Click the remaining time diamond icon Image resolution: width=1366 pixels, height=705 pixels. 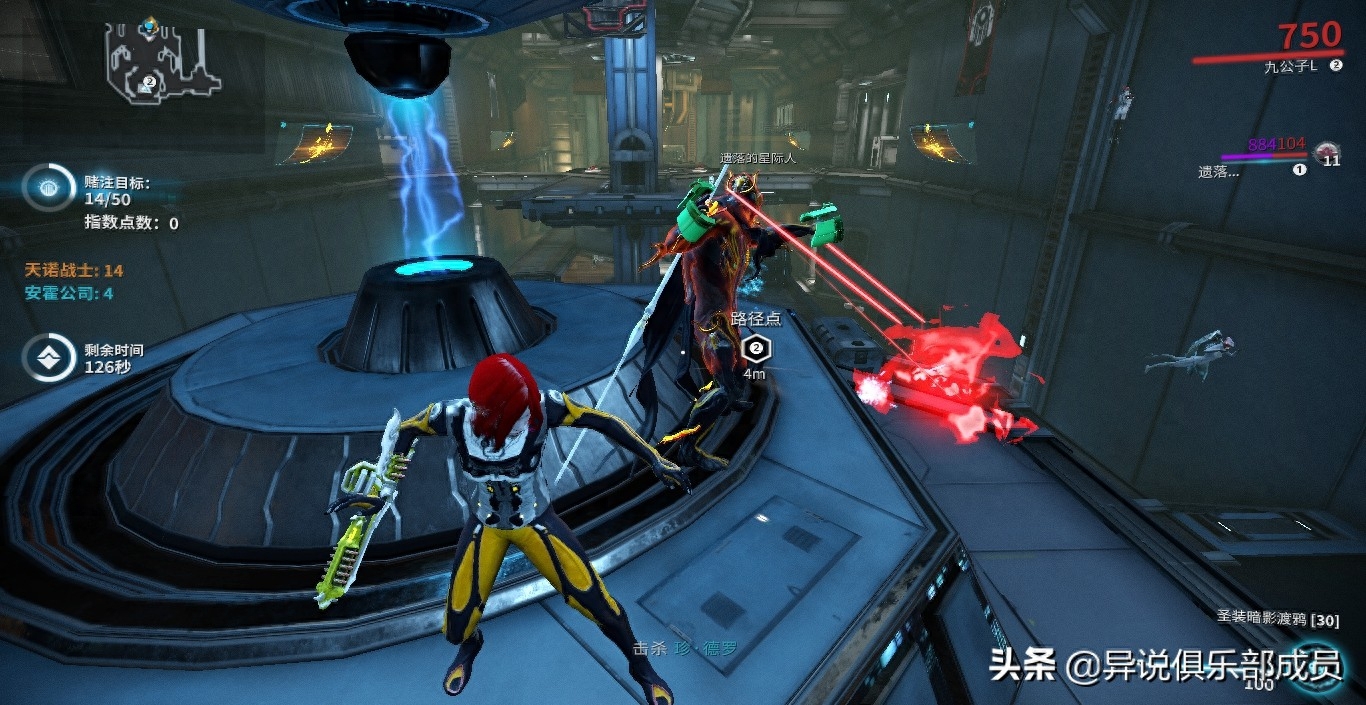click(48, 359)
